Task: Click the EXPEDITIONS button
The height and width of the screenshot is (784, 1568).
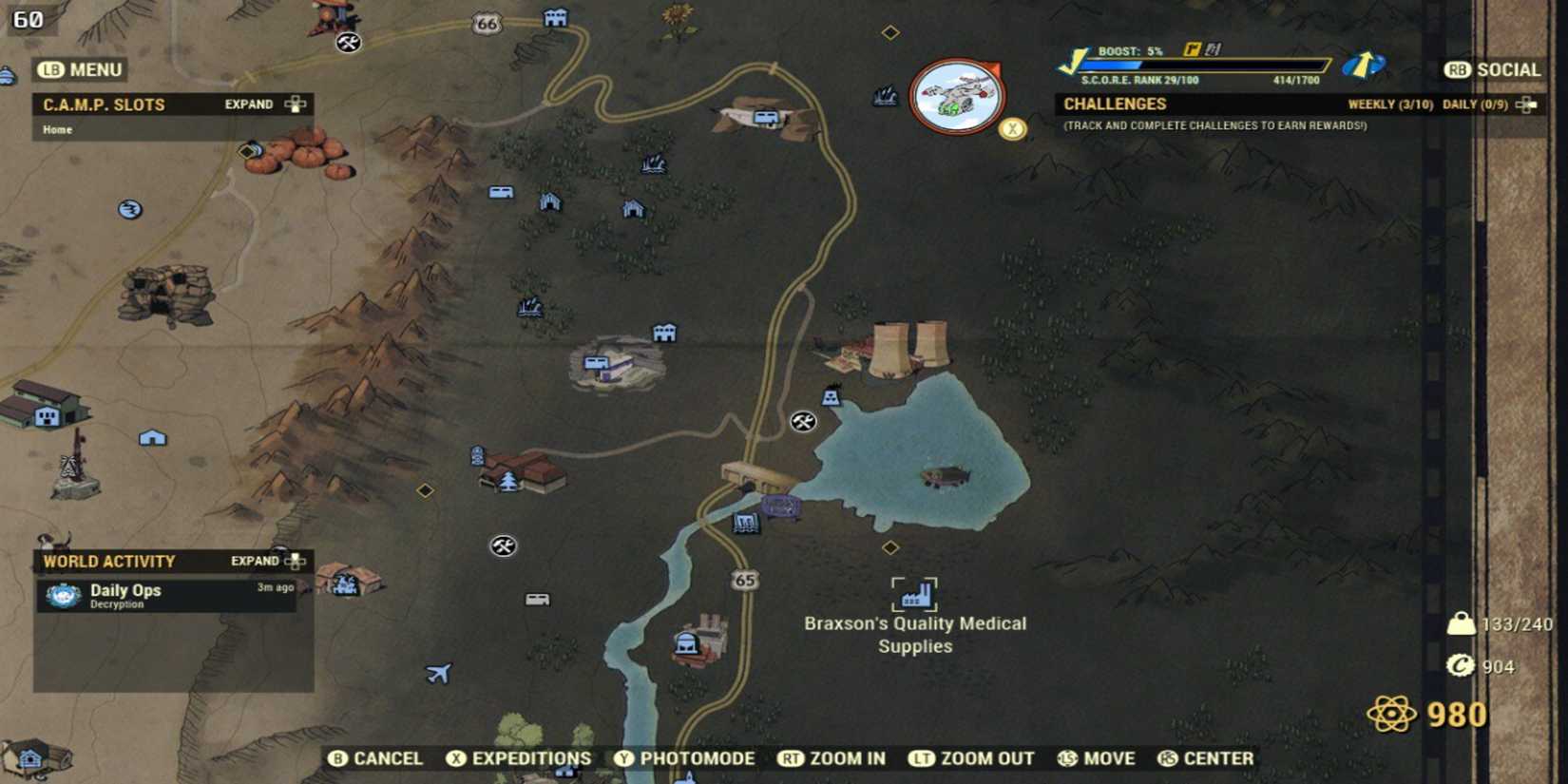Action: [519, 758]
